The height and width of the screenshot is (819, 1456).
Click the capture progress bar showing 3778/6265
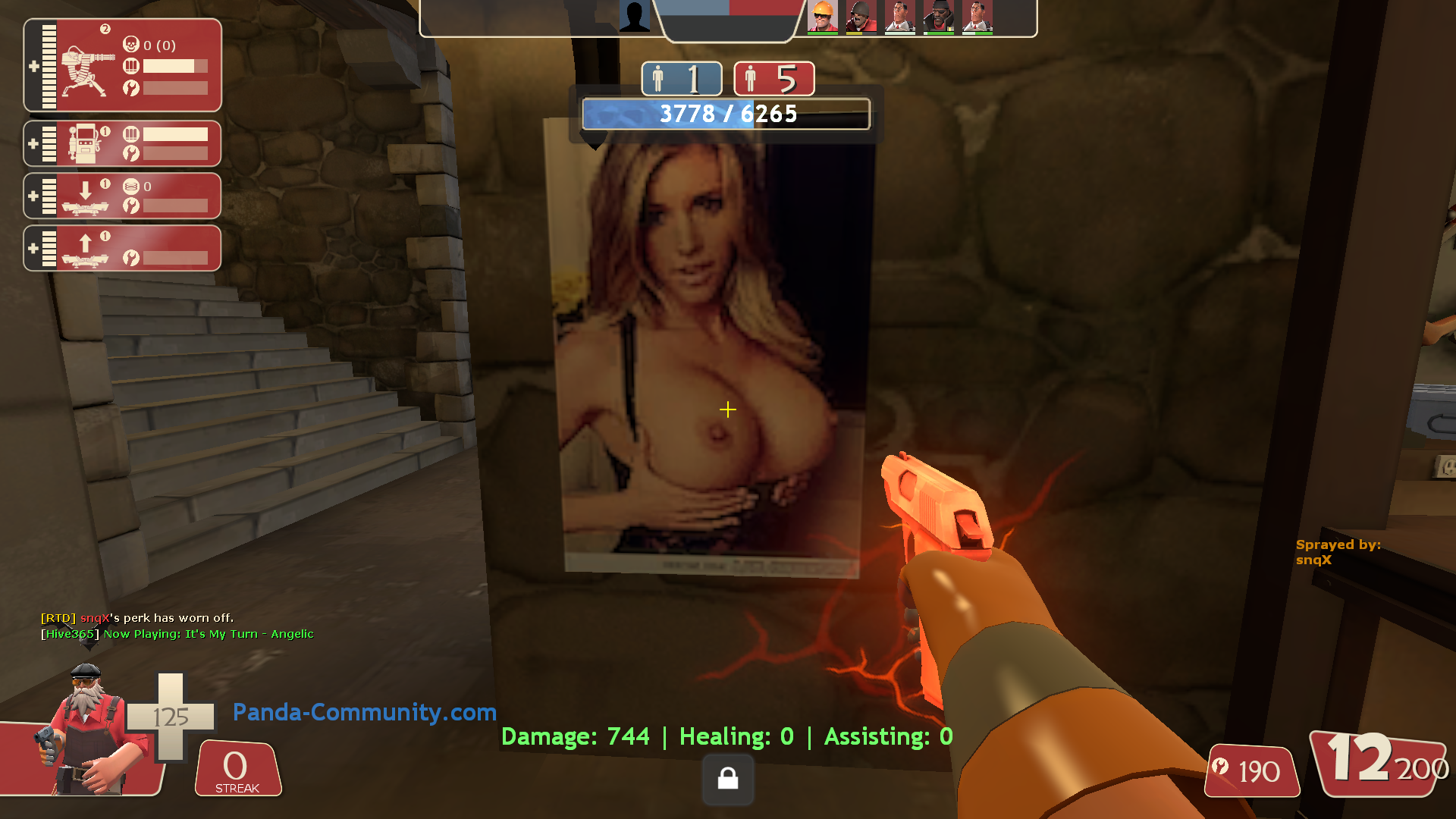pyautogui.click(x=726, y=115)
